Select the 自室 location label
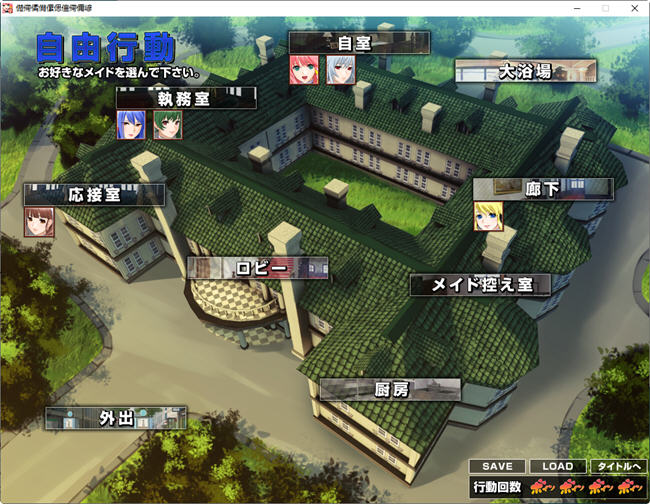 [359, 42]
